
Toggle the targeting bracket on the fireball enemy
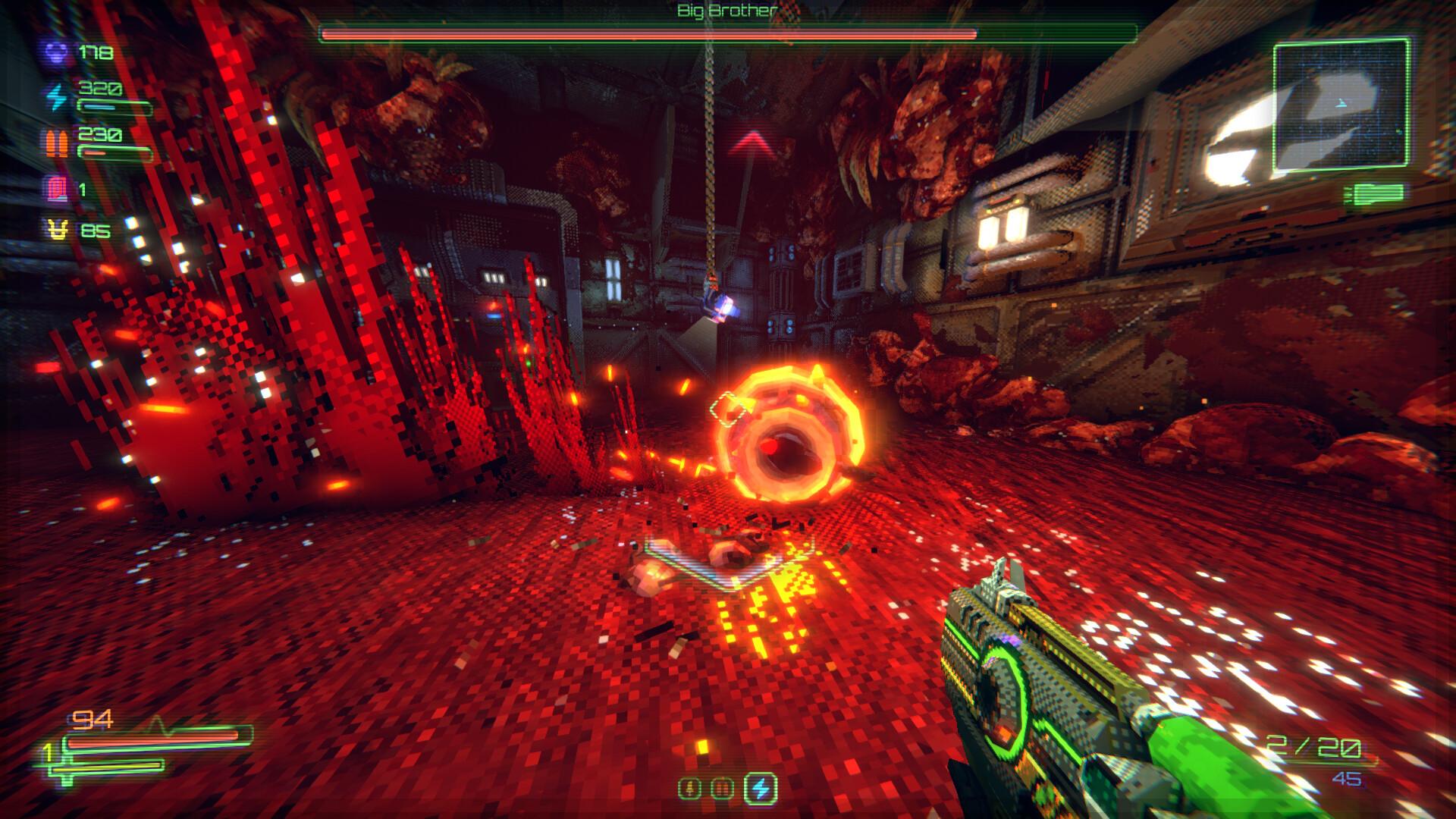(728, 408)
